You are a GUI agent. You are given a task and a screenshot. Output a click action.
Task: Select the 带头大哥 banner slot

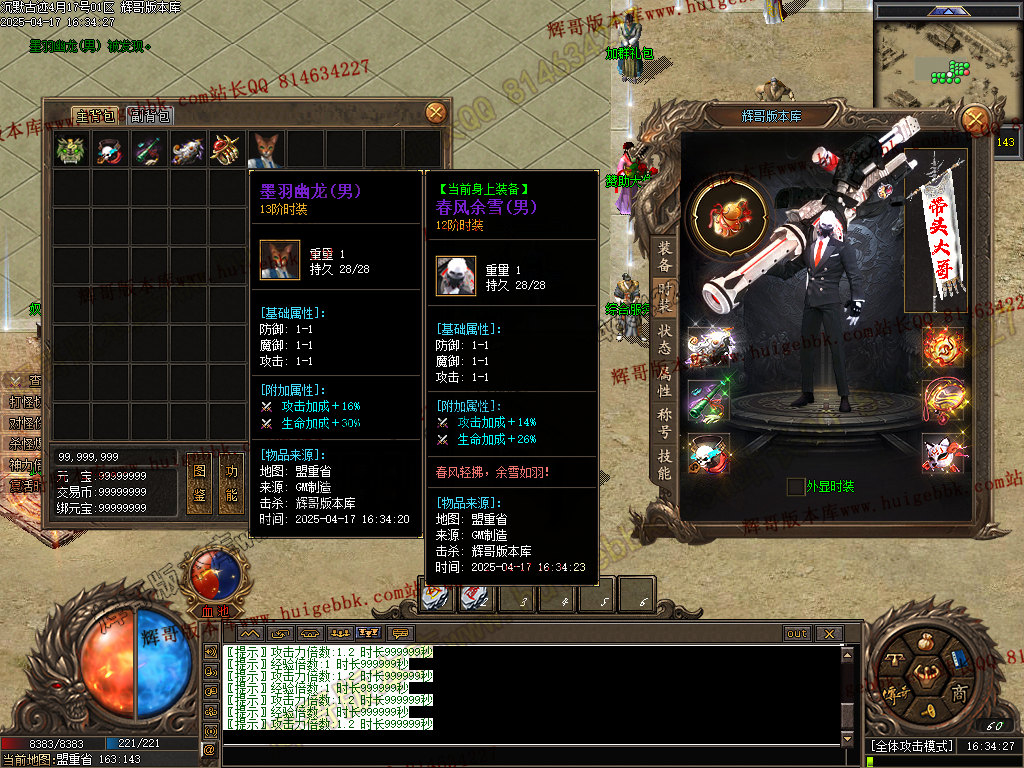[x=937, y=230]
